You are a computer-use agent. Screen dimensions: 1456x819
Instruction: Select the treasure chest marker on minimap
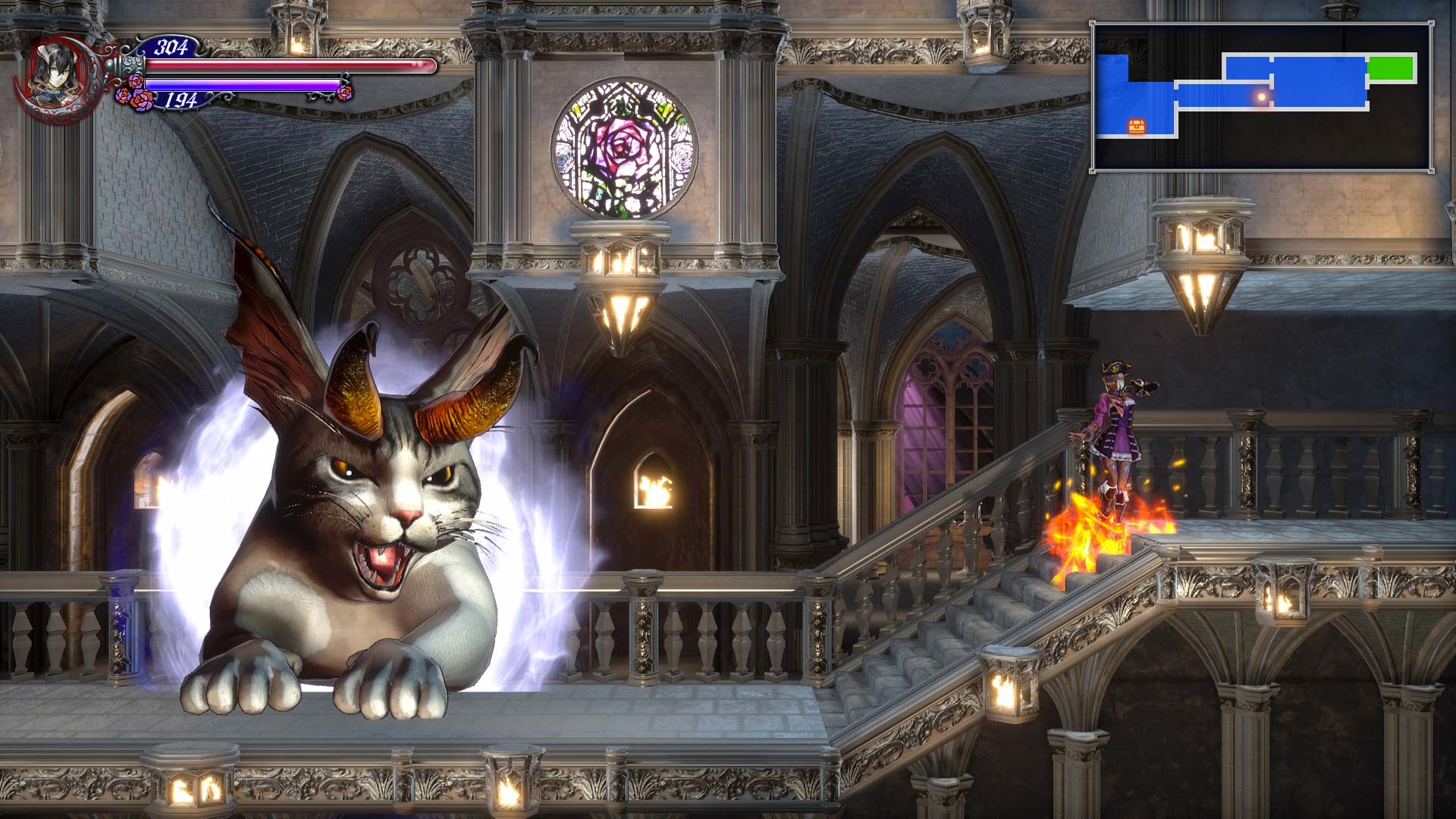click(1136, 125)
